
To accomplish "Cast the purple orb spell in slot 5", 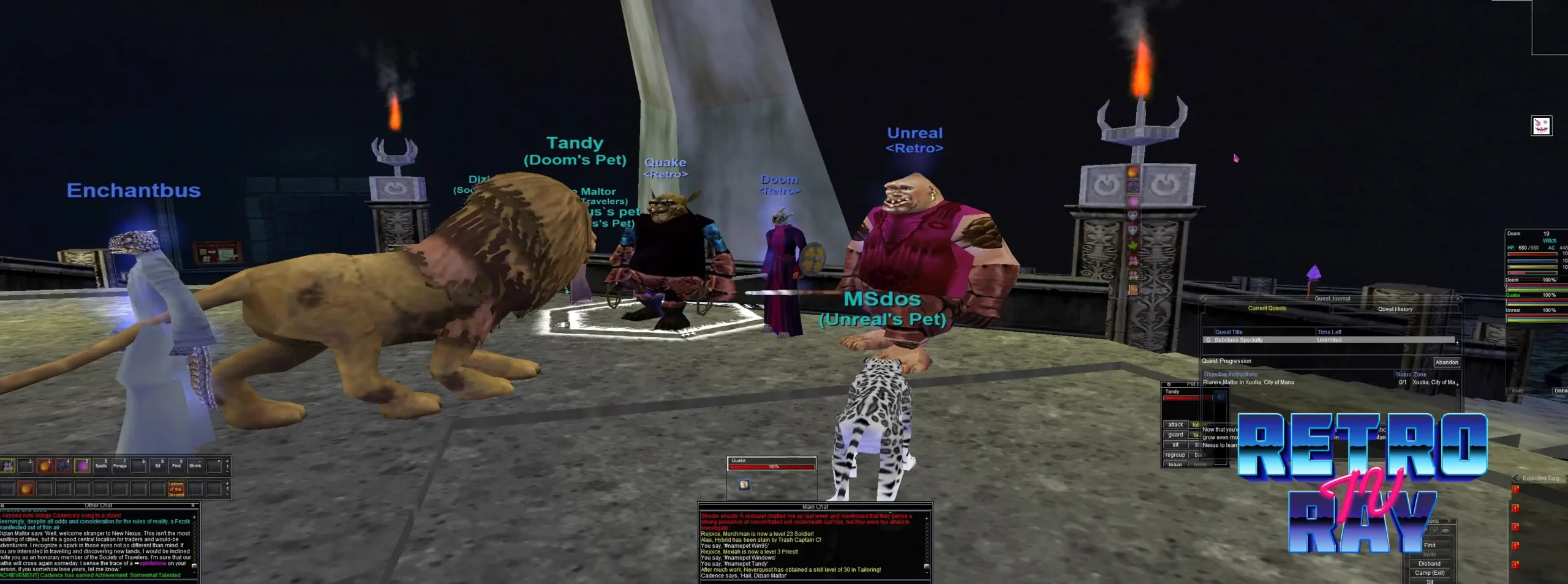I will tap(82, 466).
